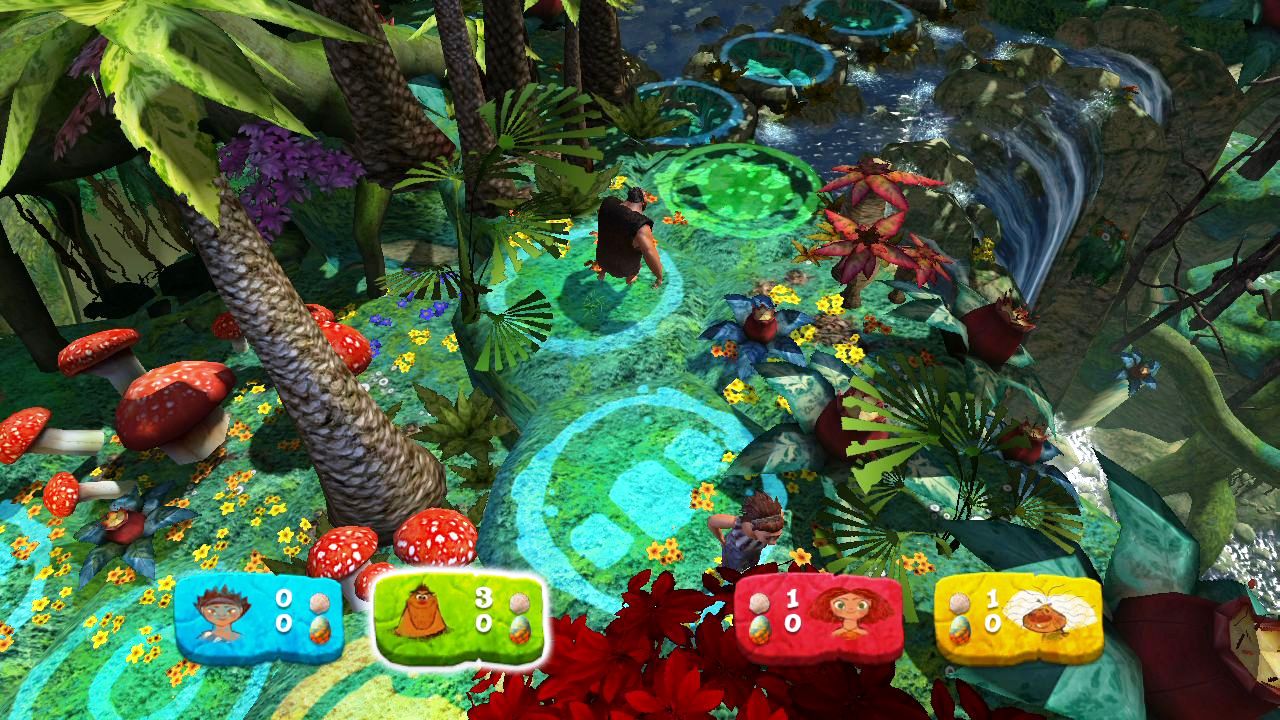Click the egg icon on the red panel
1280x720 pixels.
pyautogui.click(x=759, y=628)
